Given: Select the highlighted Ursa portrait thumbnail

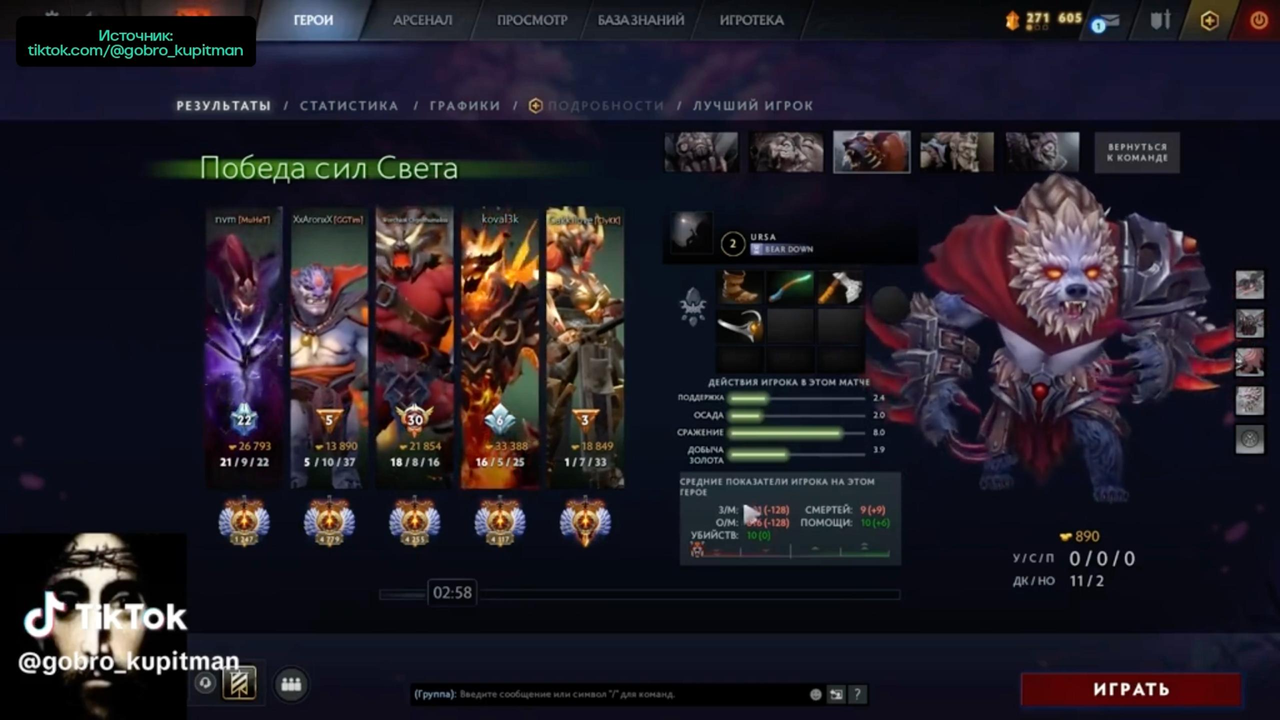Looking at the screenshot, I should click(x=872, y=152).
